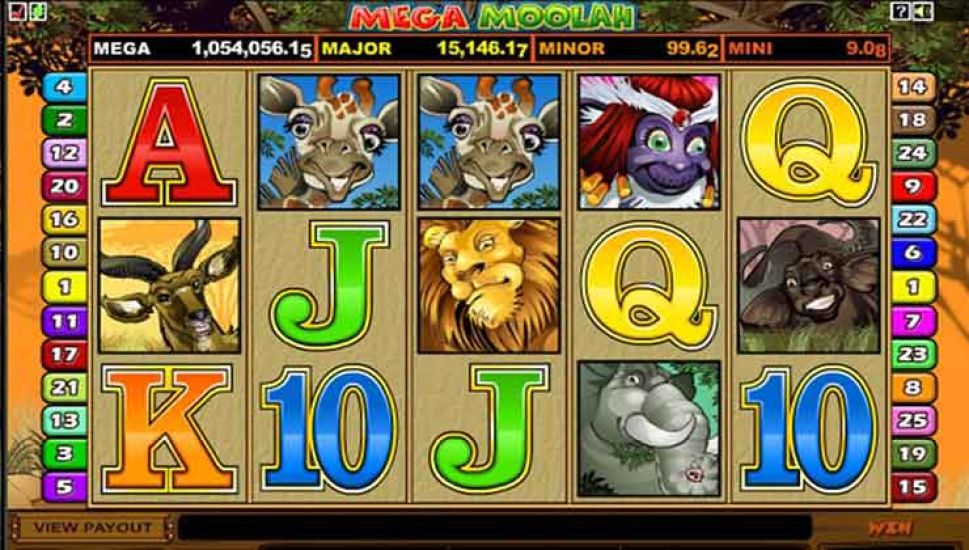Select payline 14 marker

pyautogui.click(x=912, y=87)
